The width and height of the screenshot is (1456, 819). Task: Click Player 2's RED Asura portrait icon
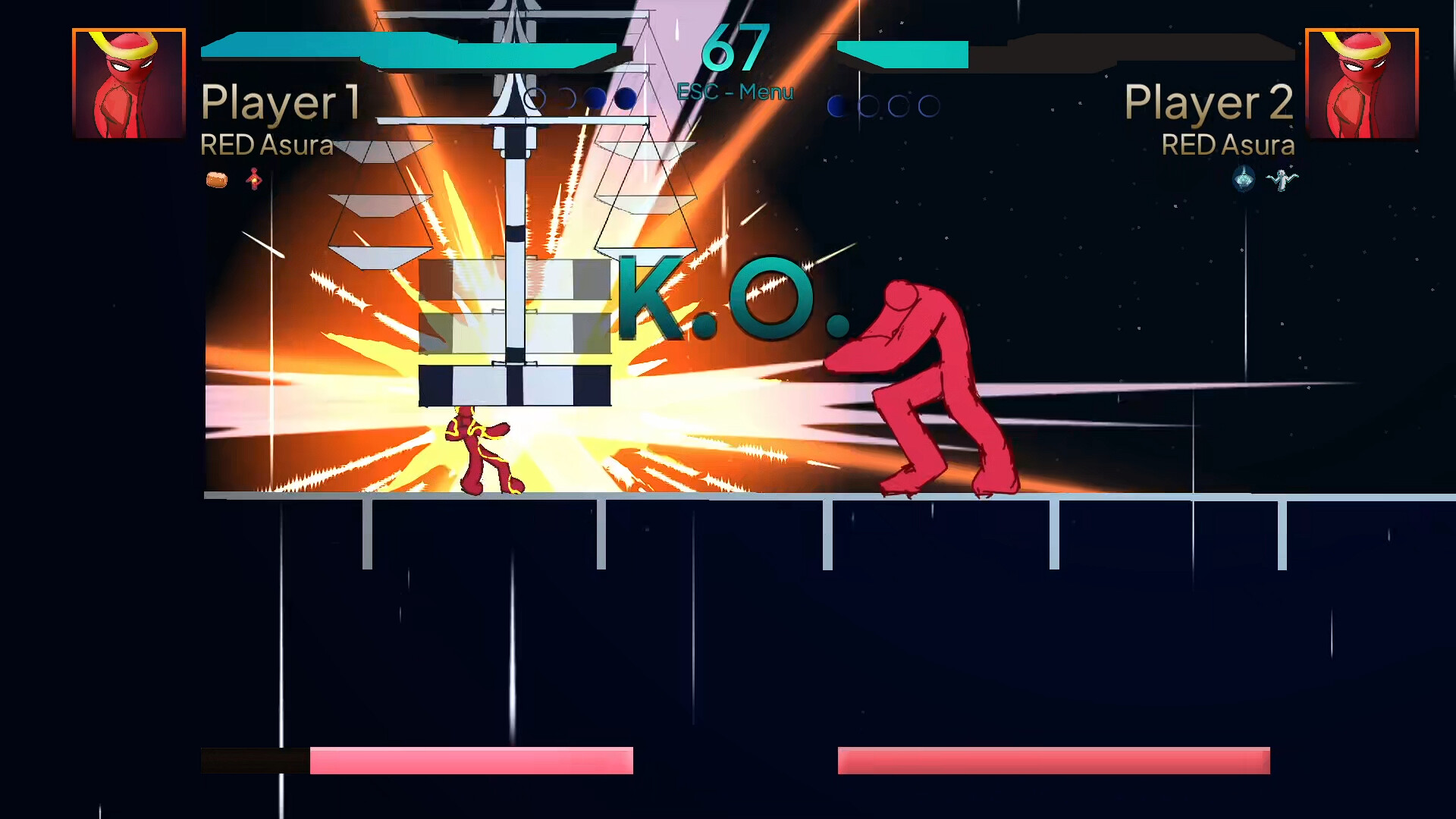point(1361,82)
